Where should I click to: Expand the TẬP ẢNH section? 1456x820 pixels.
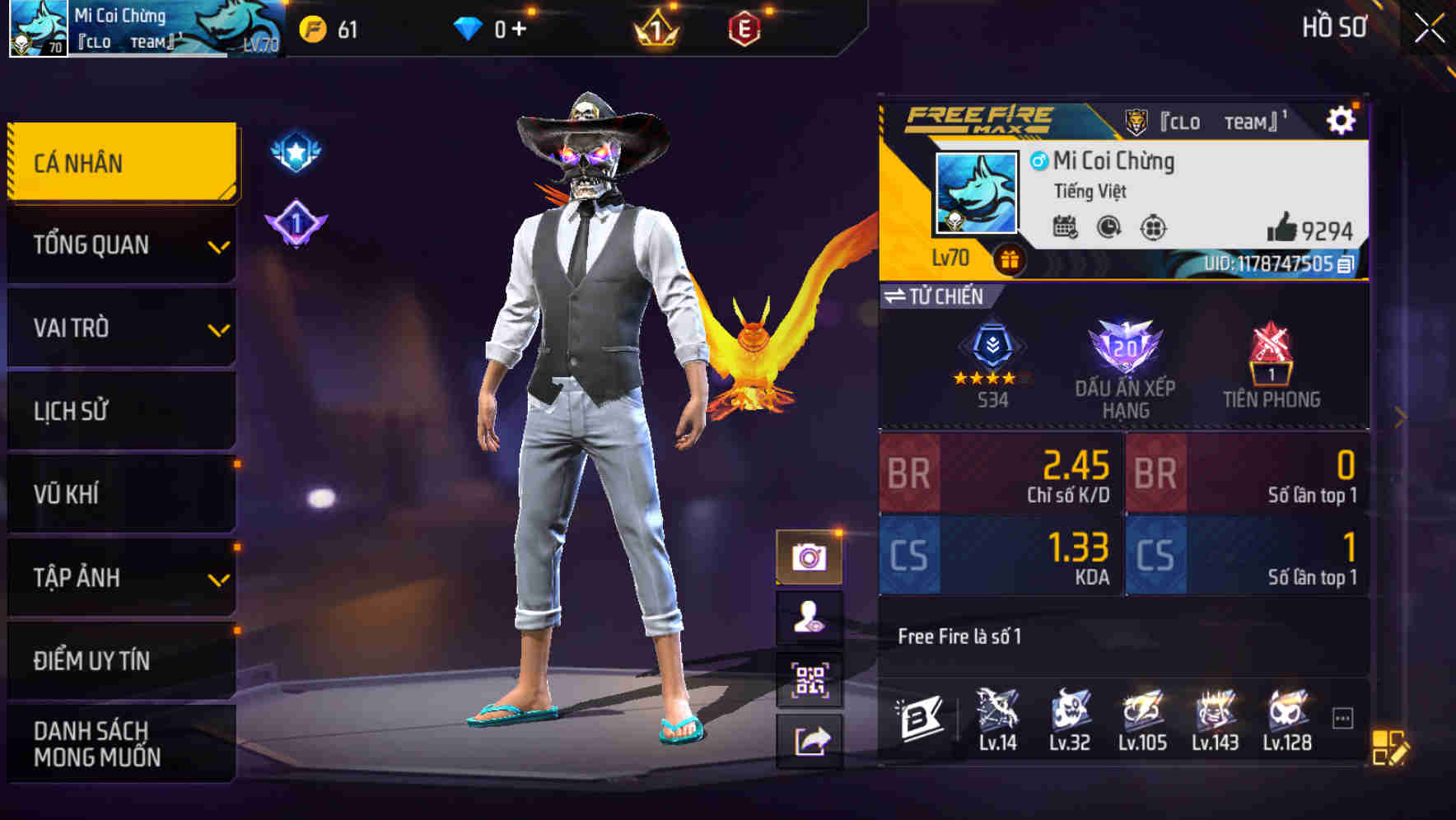coord(119,578)
